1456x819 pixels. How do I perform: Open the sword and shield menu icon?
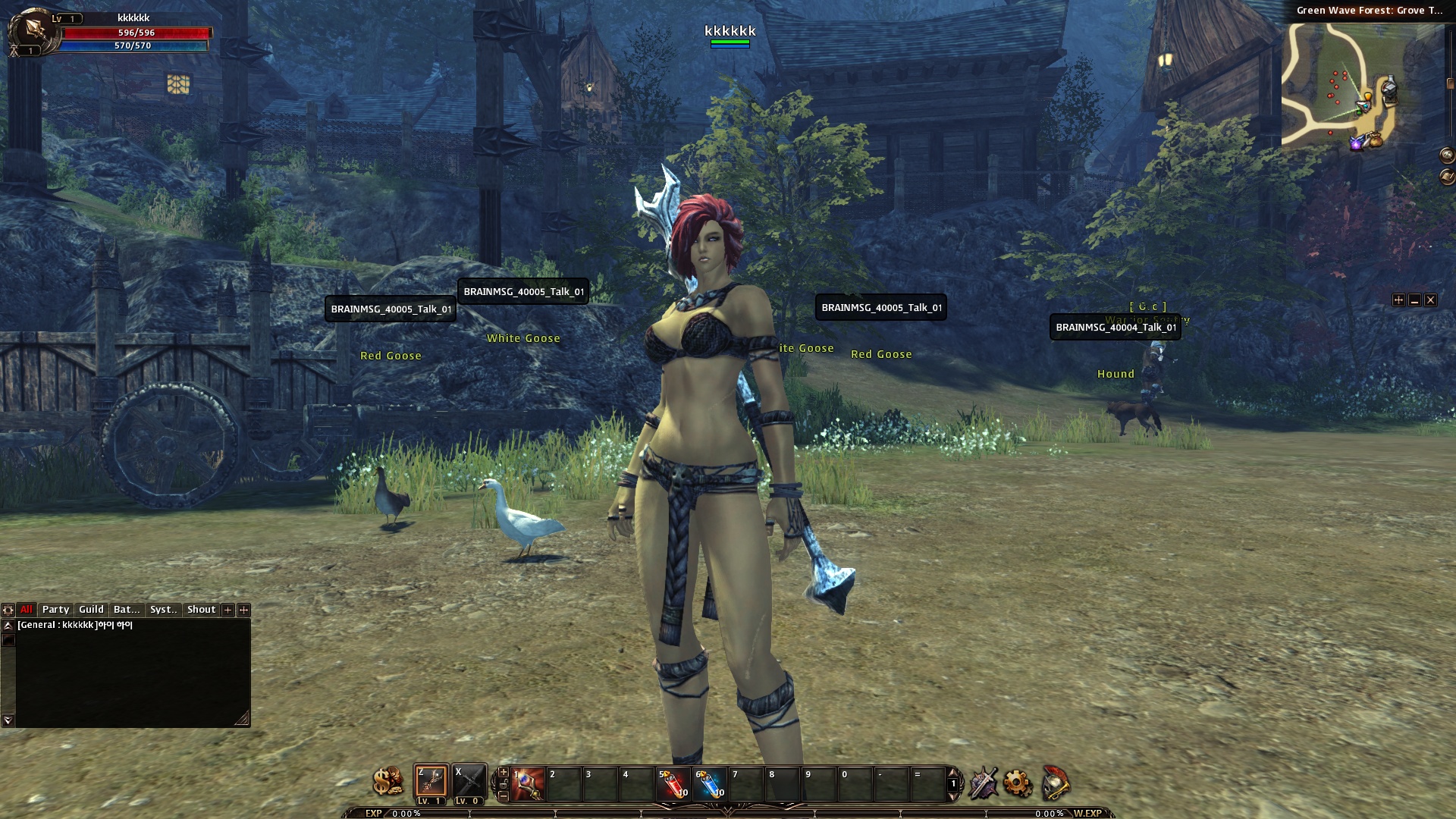(983, 783)
